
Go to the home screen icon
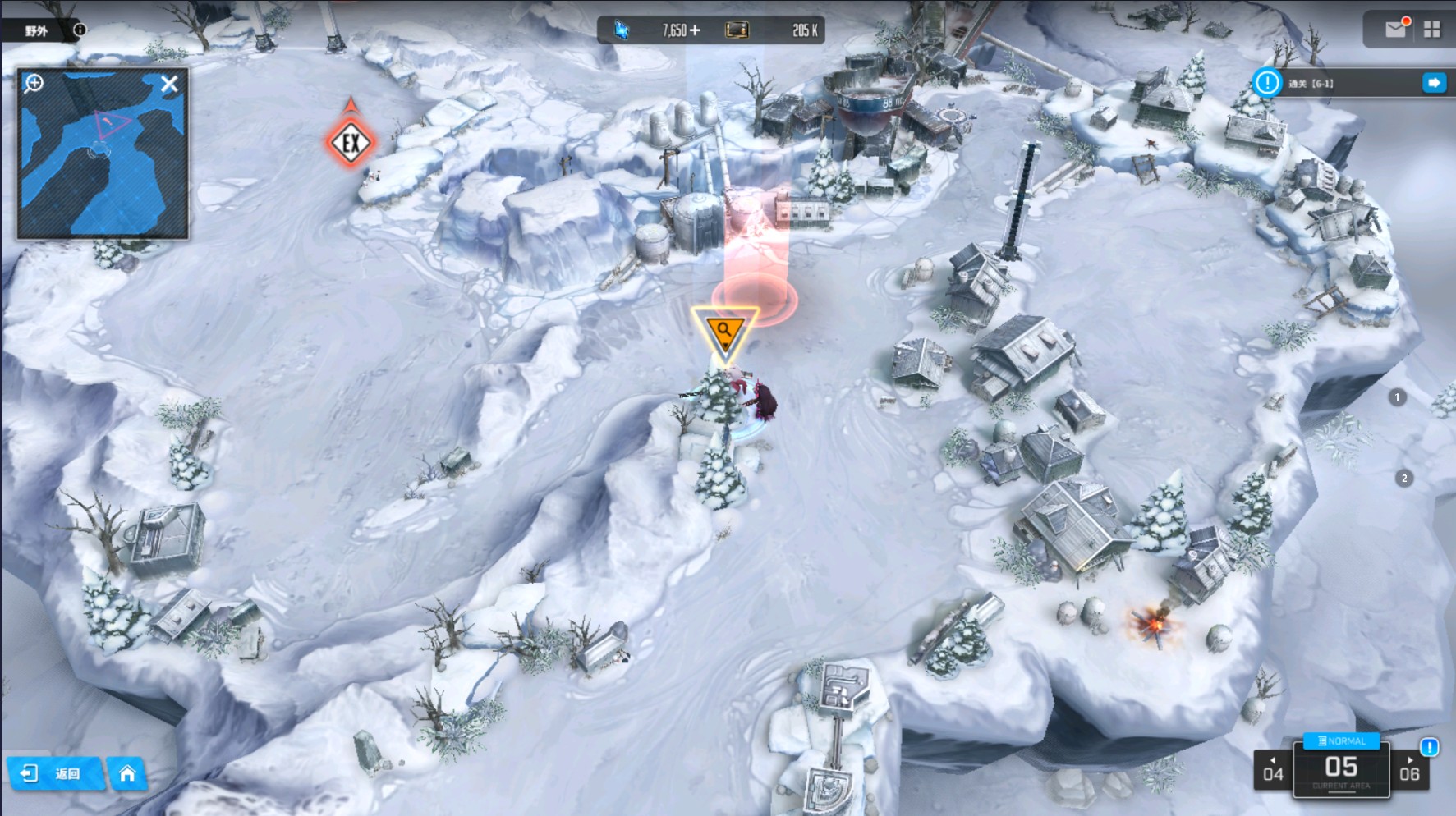[127, 773]
